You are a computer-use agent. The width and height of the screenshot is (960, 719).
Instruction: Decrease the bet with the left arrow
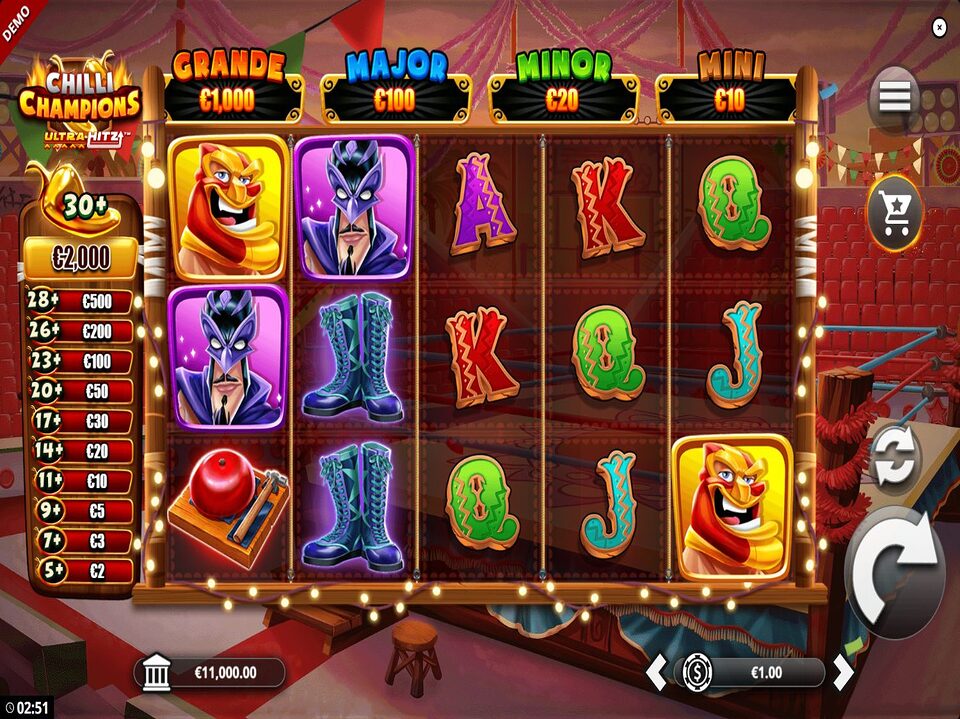tap(656, 673)
